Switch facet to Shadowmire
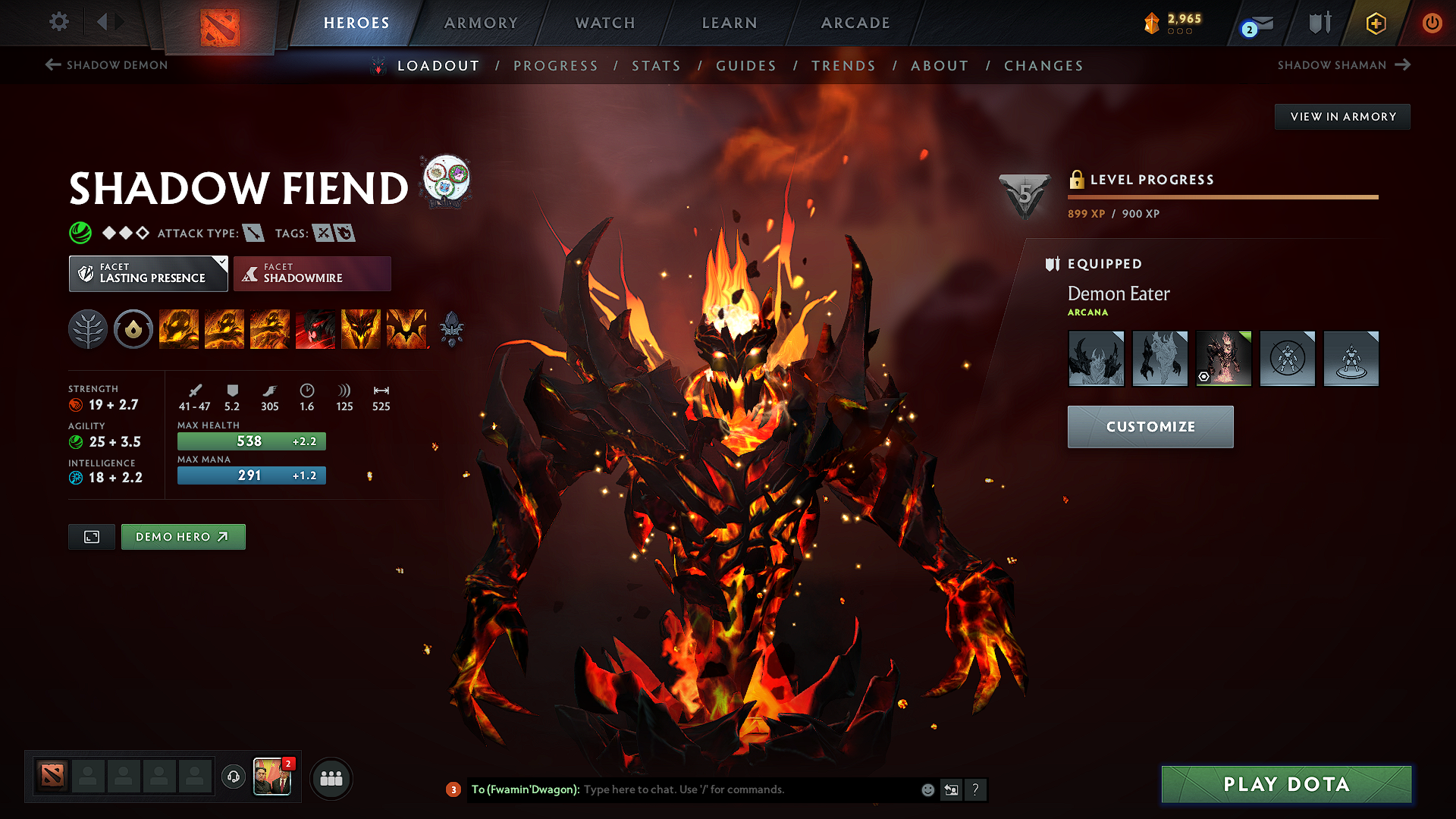The image size is (1456, 819). 312,273
